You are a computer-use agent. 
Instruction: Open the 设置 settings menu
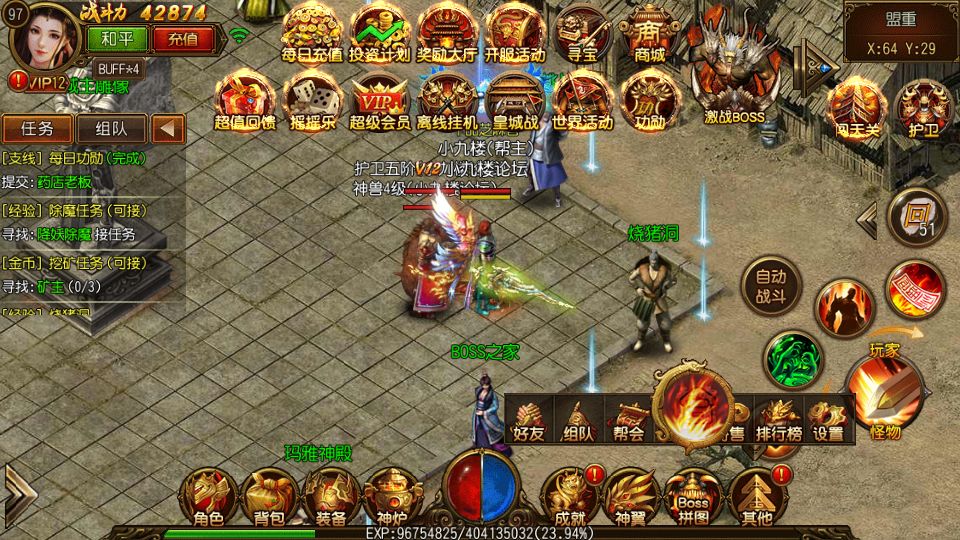pyautogui.click(x=828, y=421)
